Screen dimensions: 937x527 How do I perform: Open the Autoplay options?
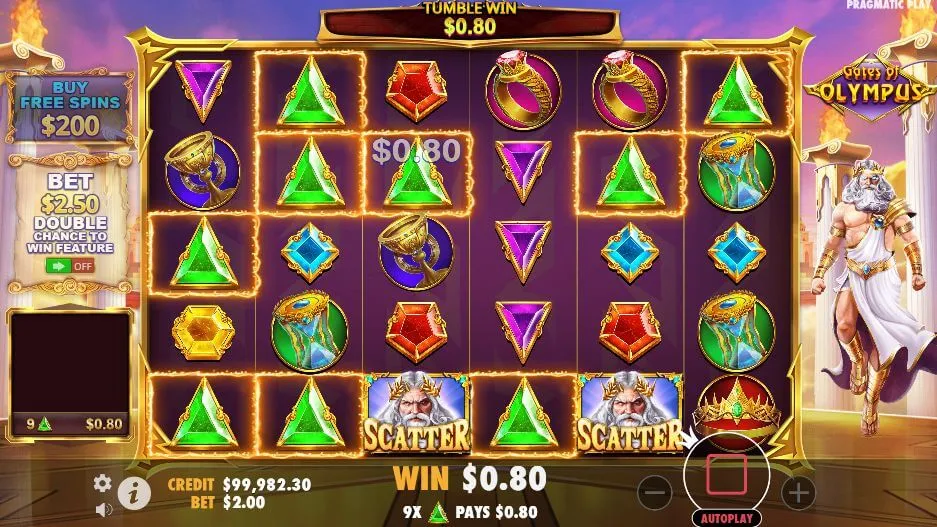[x=727, y=519]
